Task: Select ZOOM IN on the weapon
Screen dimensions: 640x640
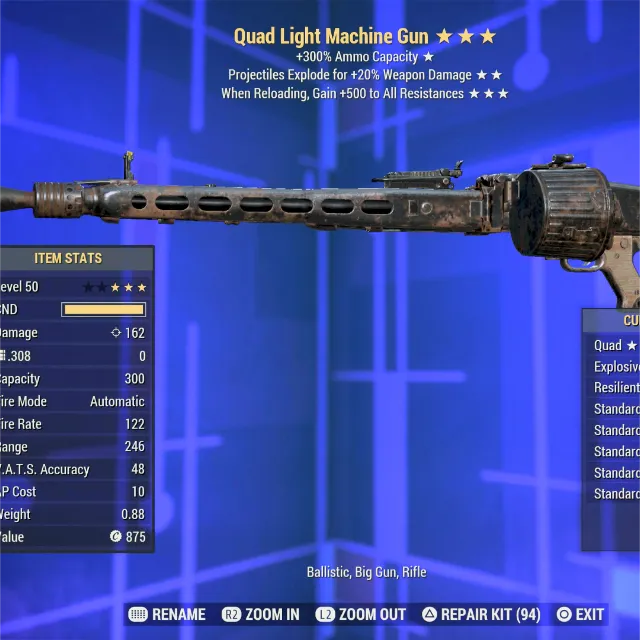Action: (260, 614)
